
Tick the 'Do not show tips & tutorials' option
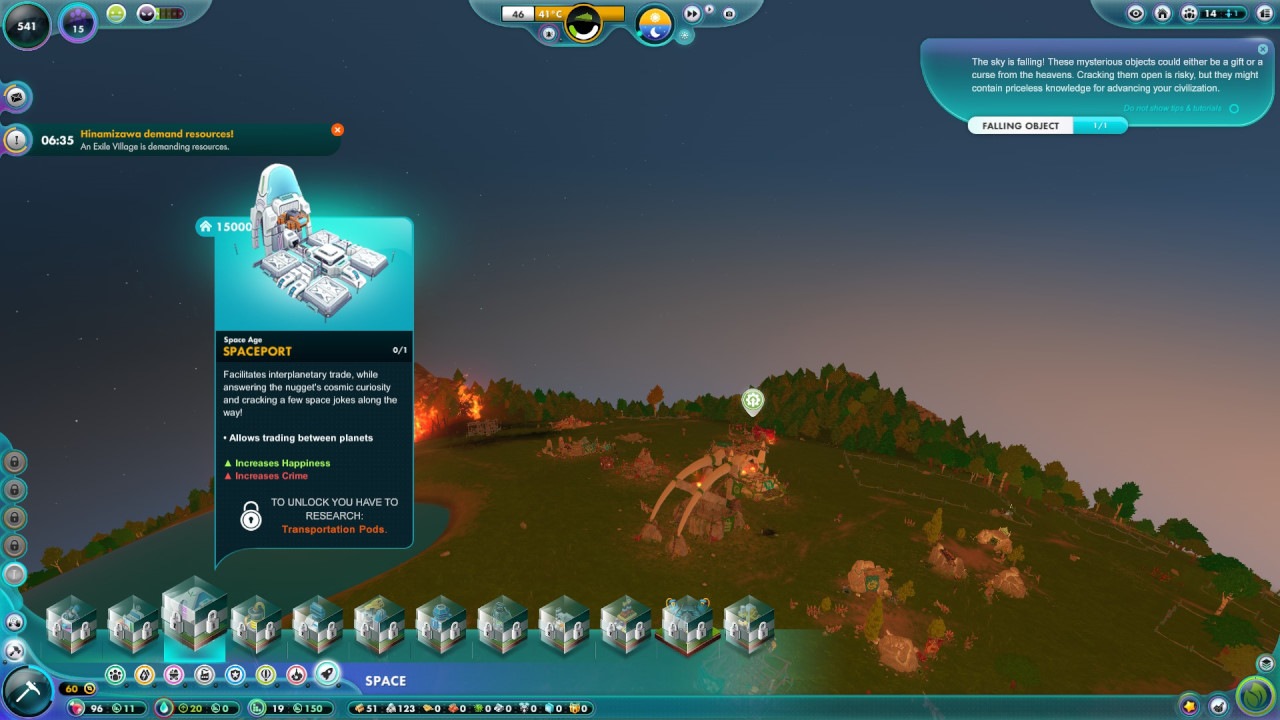click(1234, 108)
